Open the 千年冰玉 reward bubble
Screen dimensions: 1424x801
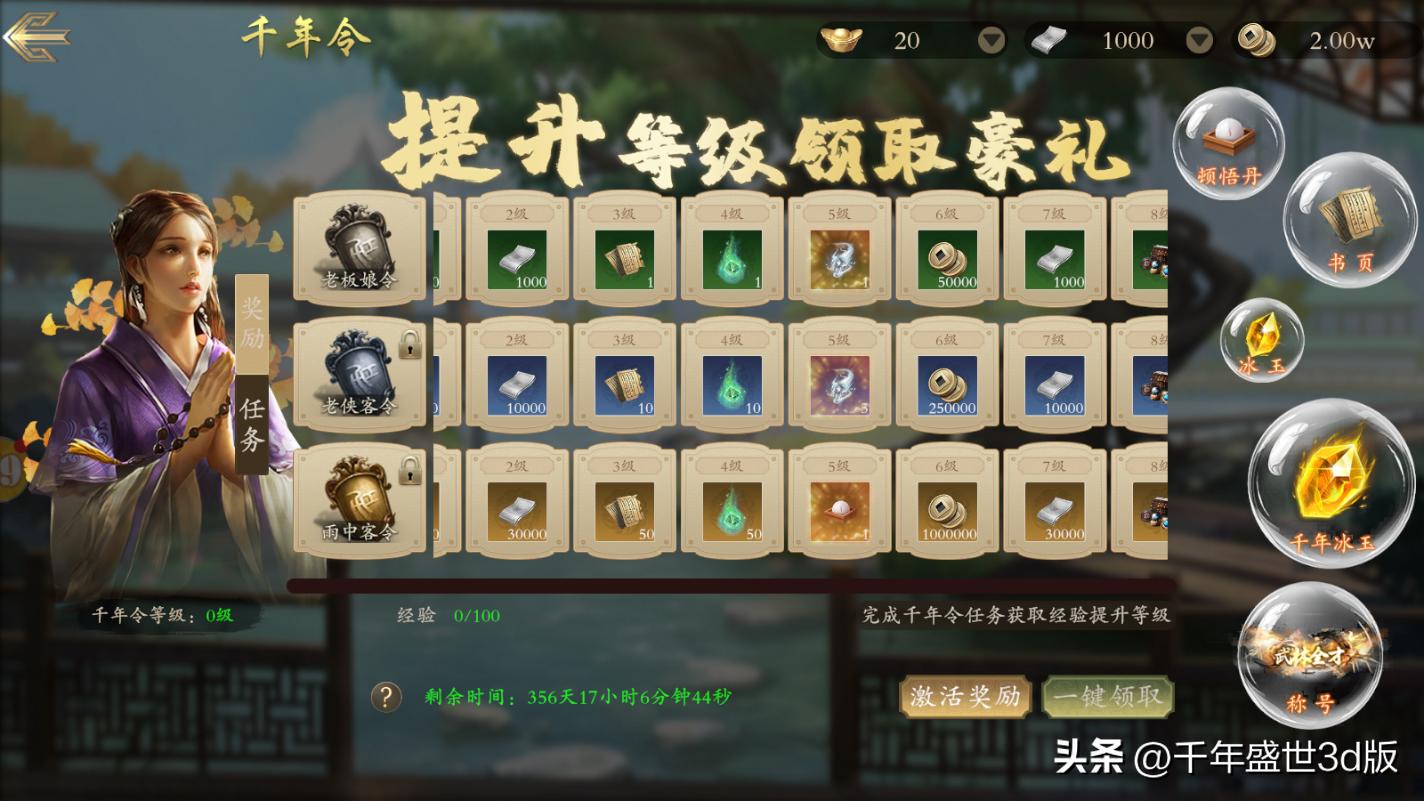(x=1332, y=490)
